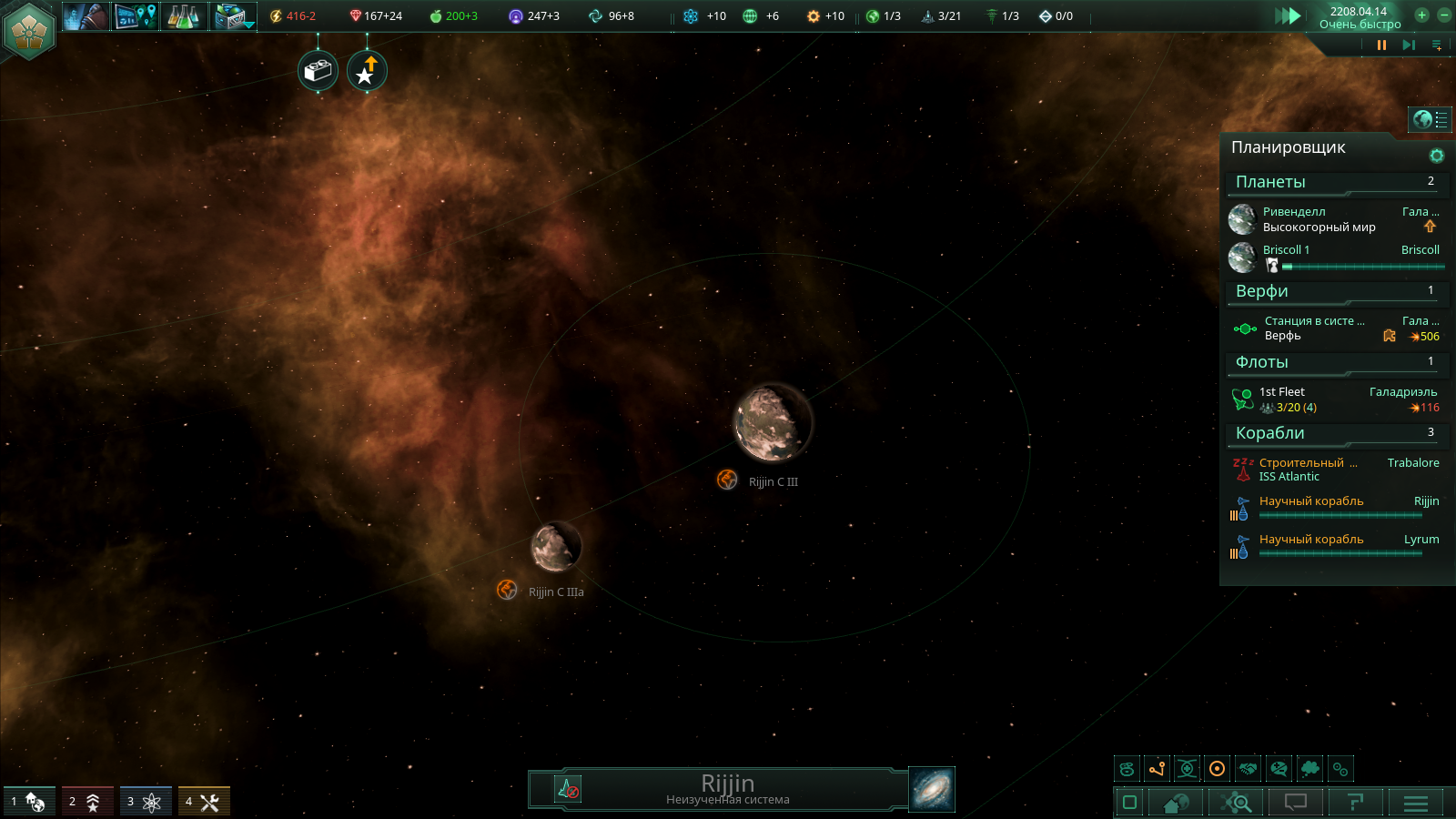Screen dimensions: 1456x819
Task: Open the main menu hamburger button
Action: click(1416, 803)
